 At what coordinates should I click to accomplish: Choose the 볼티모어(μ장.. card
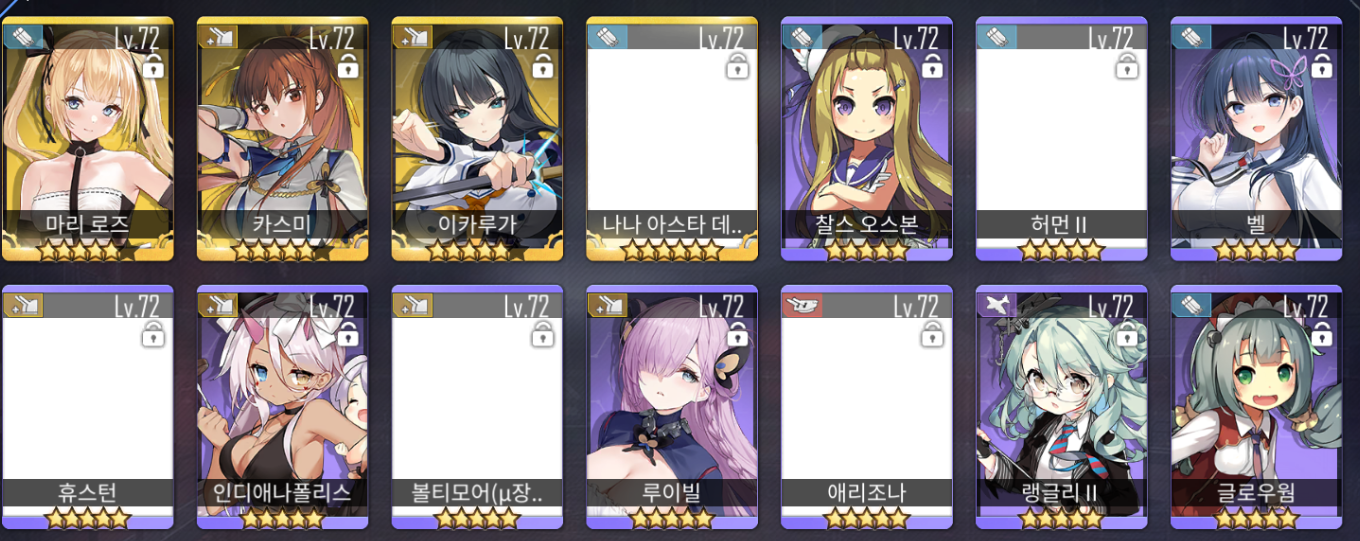tap(477, 407)
